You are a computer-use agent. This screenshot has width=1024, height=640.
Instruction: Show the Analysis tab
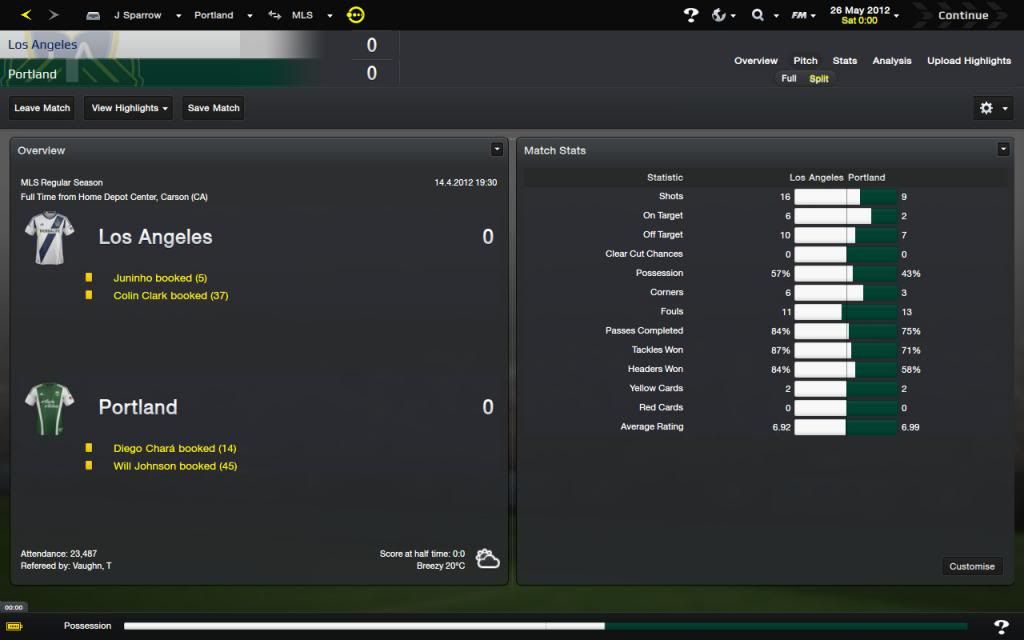[x=892, y=61]
